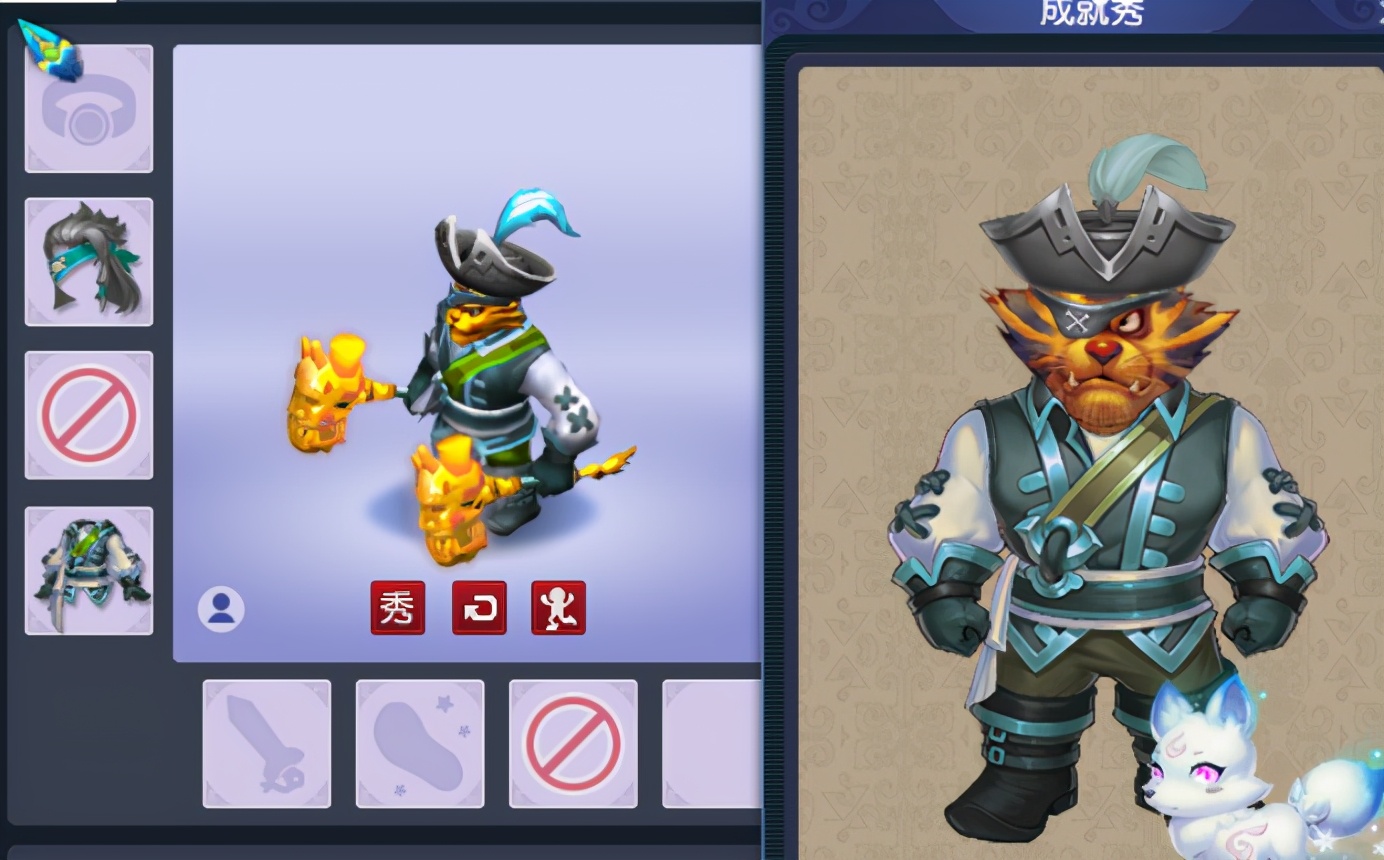This screenshot has height=860, width=1384.
Task: Open the empty sword weapon slot
Action: pos(267,743)
